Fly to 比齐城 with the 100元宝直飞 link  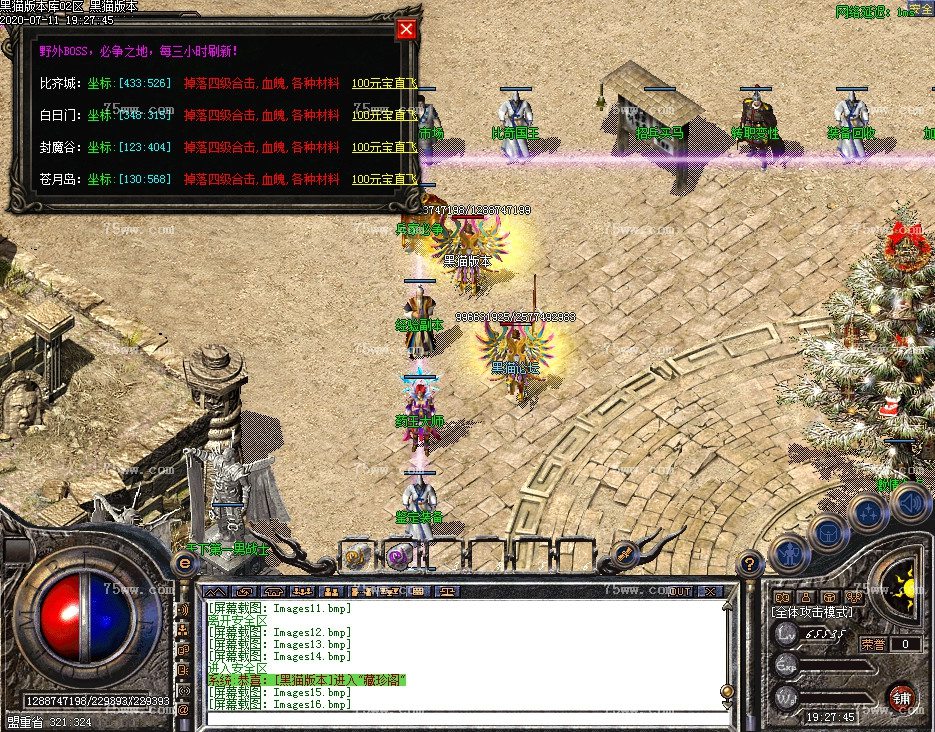point(383,83)
